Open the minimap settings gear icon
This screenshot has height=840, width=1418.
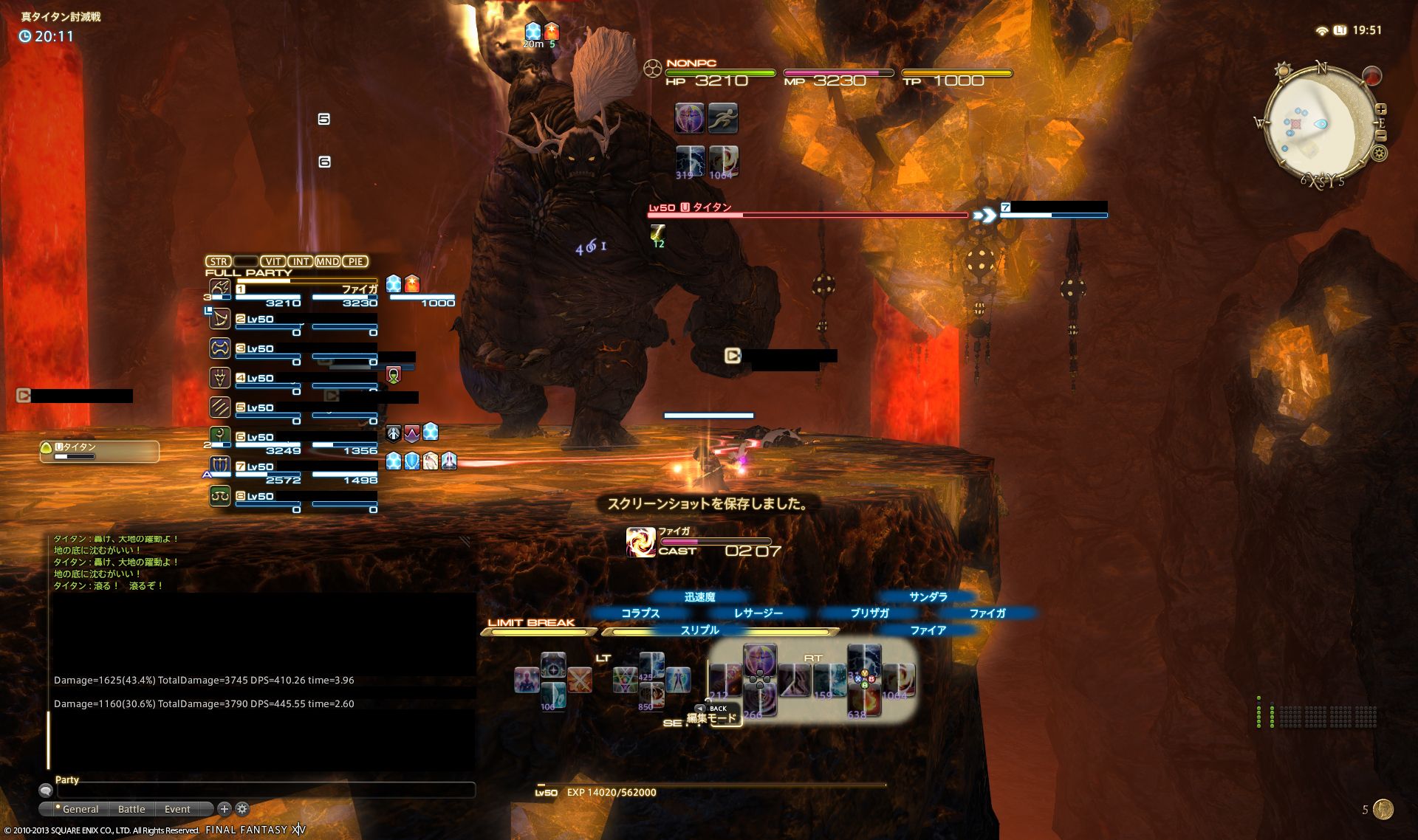tap(1379, 154)
